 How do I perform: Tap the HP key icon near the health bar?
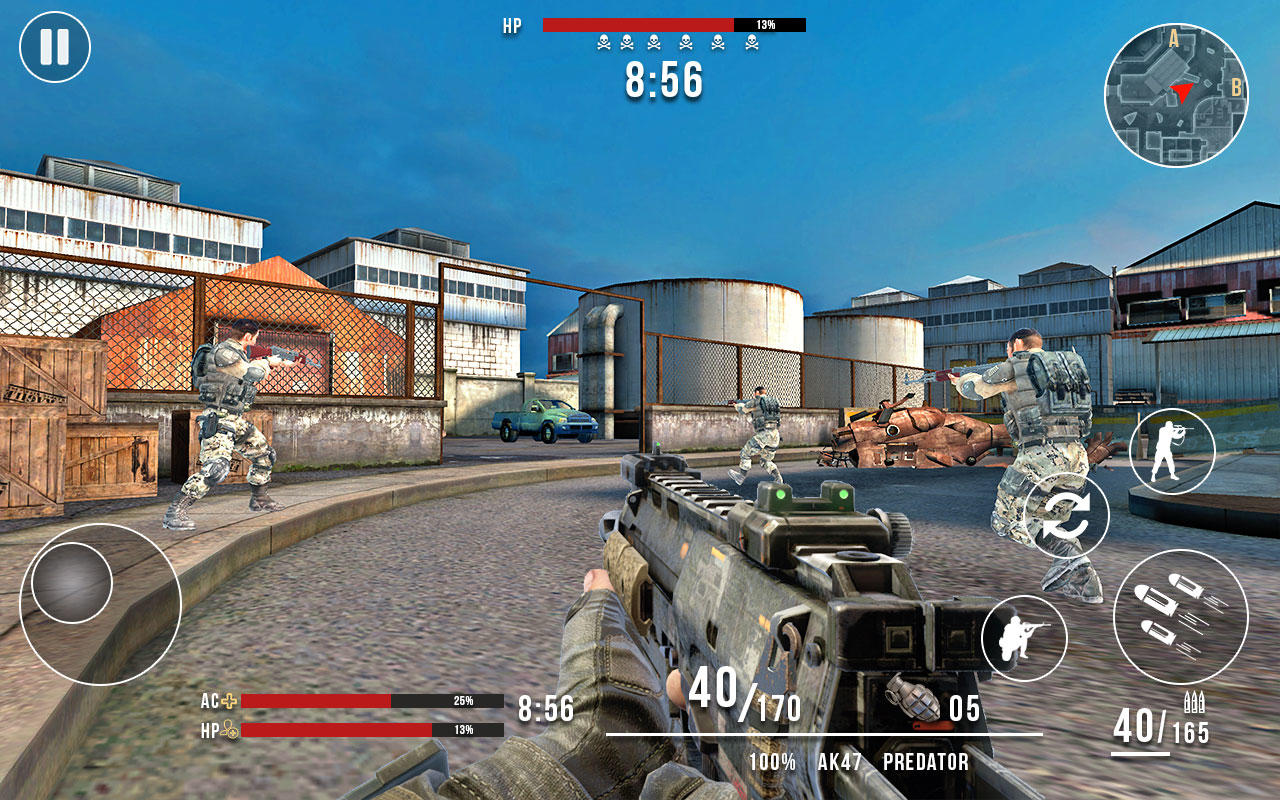[x=228, y=727]
